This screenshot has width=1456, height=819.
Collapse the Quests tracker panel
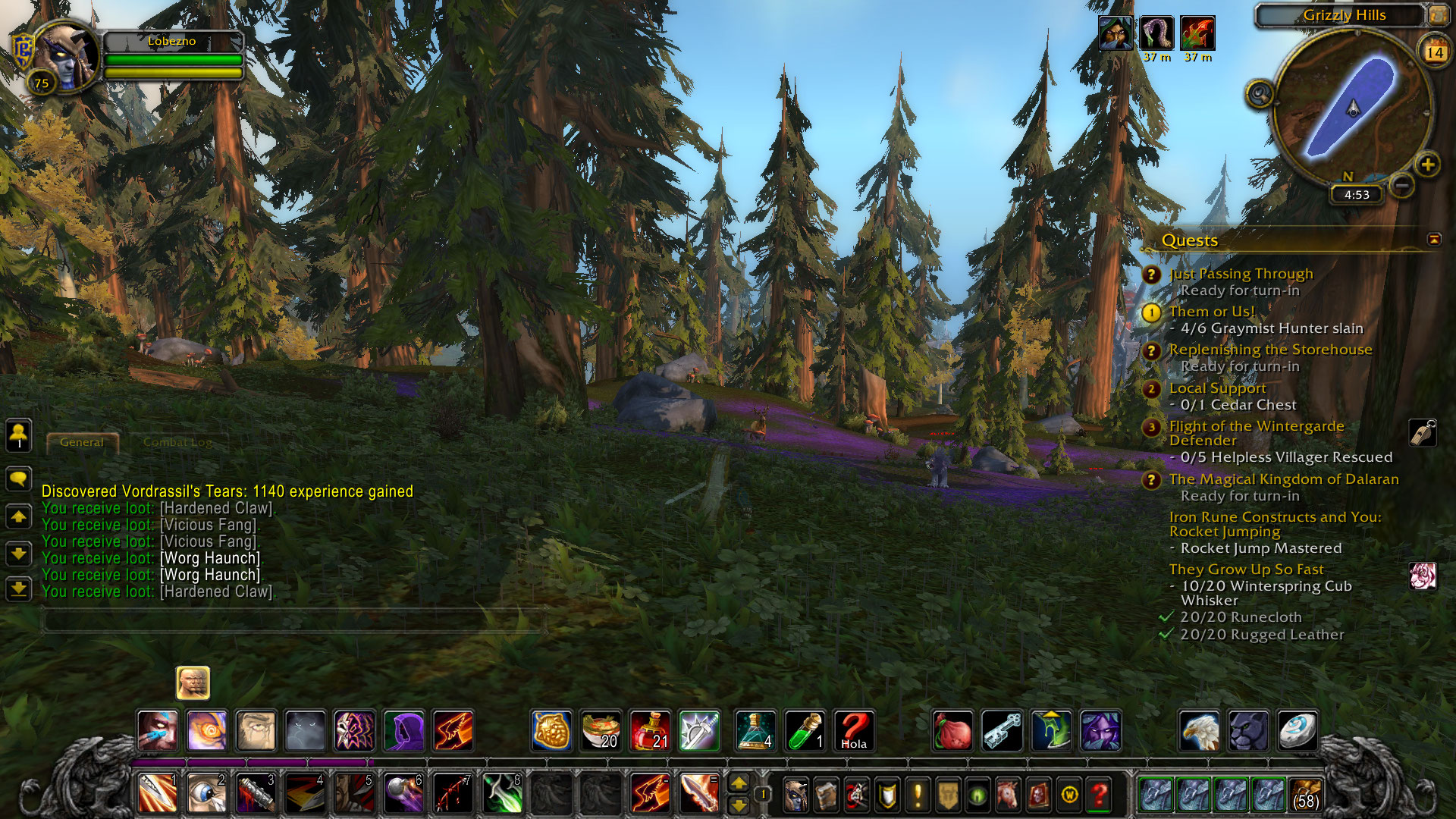[1433, 240]
